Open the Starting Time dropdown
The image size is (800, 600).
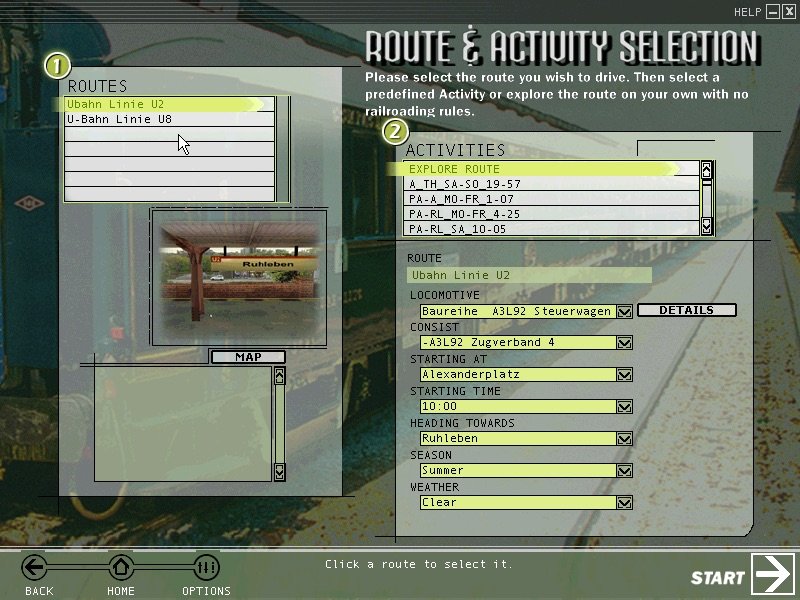[x=625, y=407]
